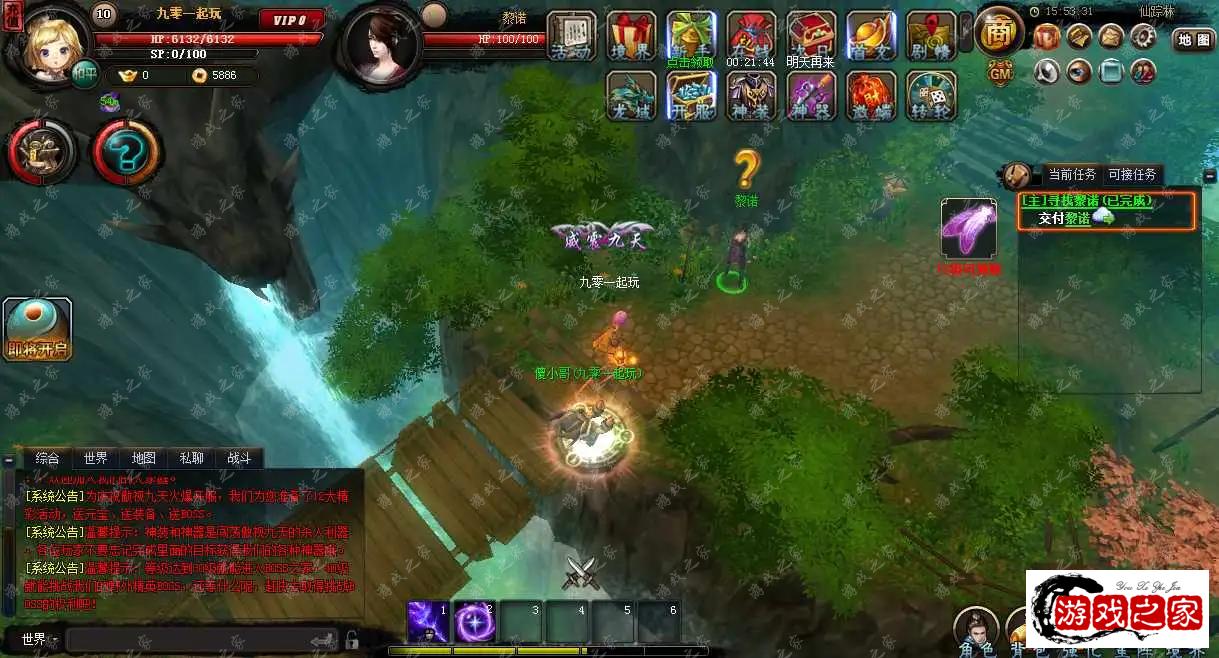Click the GM support button
Viewport: 1219px width, 658px height.
tap(1000, 73)
